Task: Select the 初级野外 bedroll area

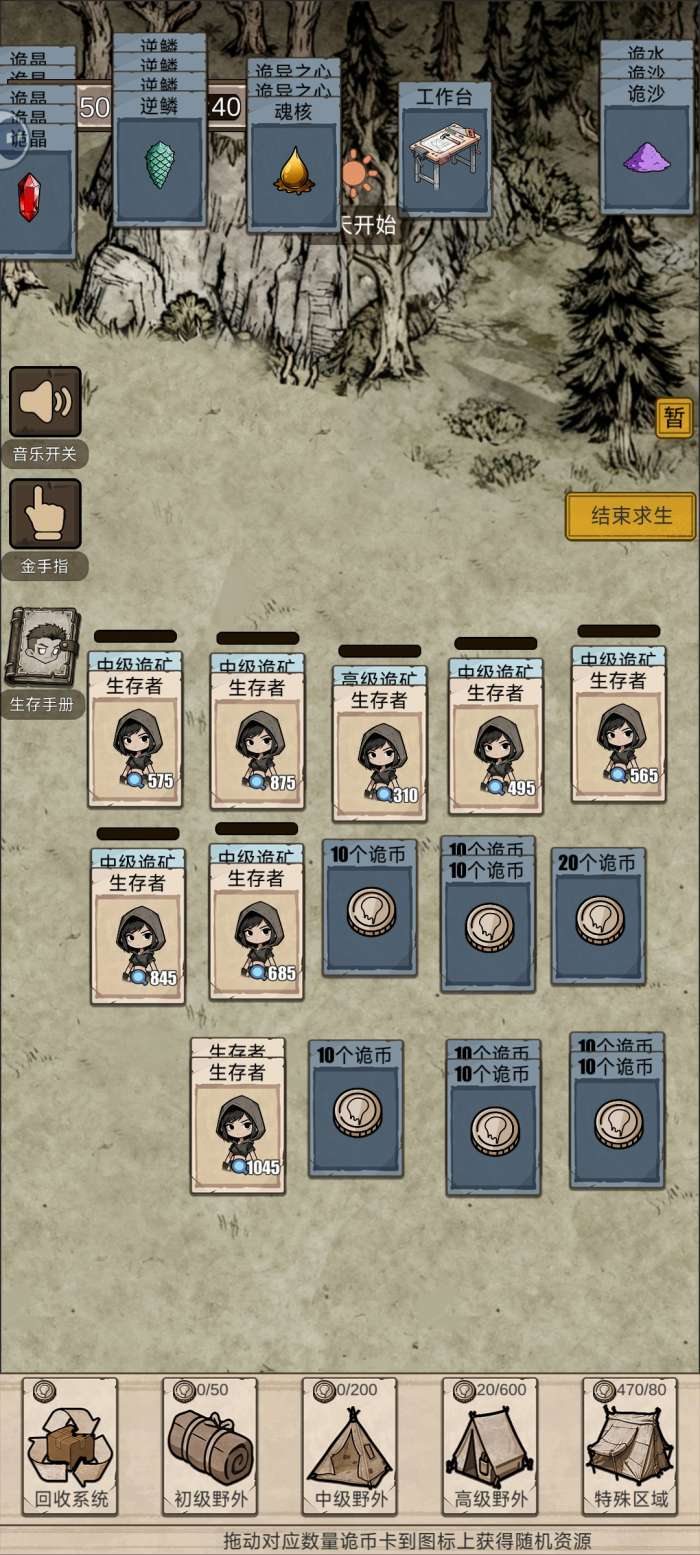Action: pyautogui.click(x=210, y=1447)
